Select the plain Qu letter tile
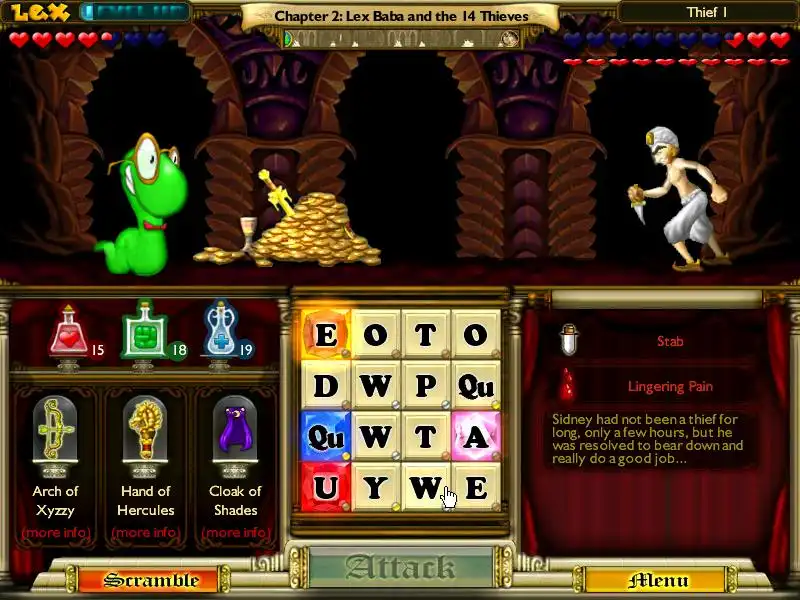This screenshot has width=800, height=600. tap(475, 385)
